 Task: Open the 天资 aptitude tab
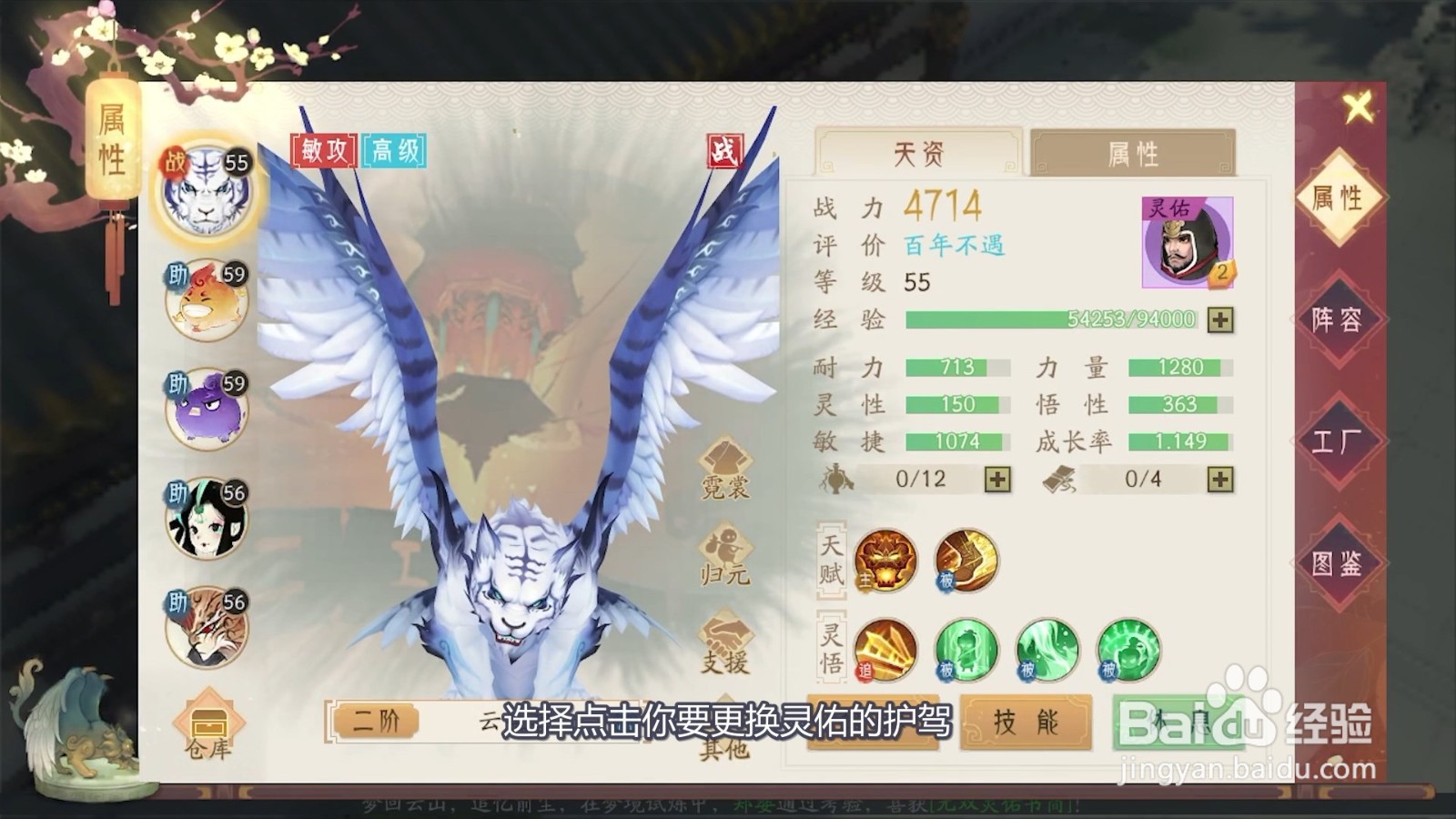point(921,155)
